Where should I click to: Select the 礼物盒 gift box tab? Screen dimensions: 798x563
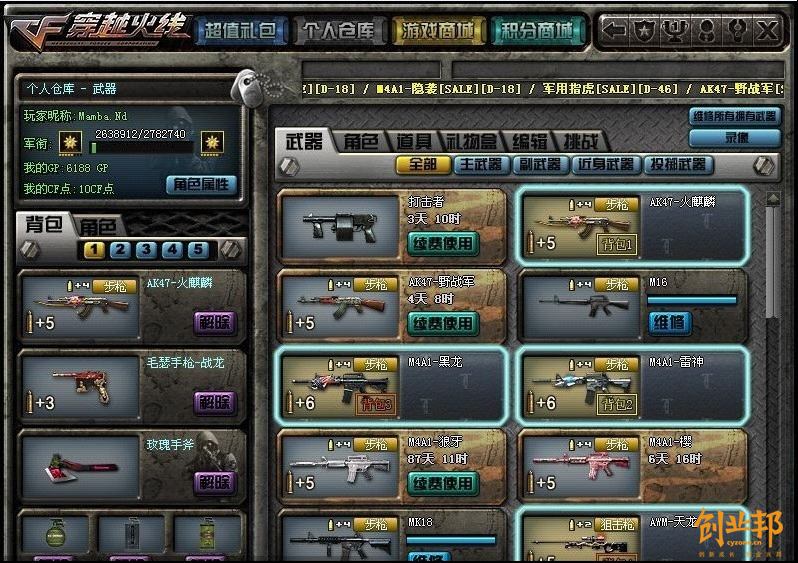(470, 141)
